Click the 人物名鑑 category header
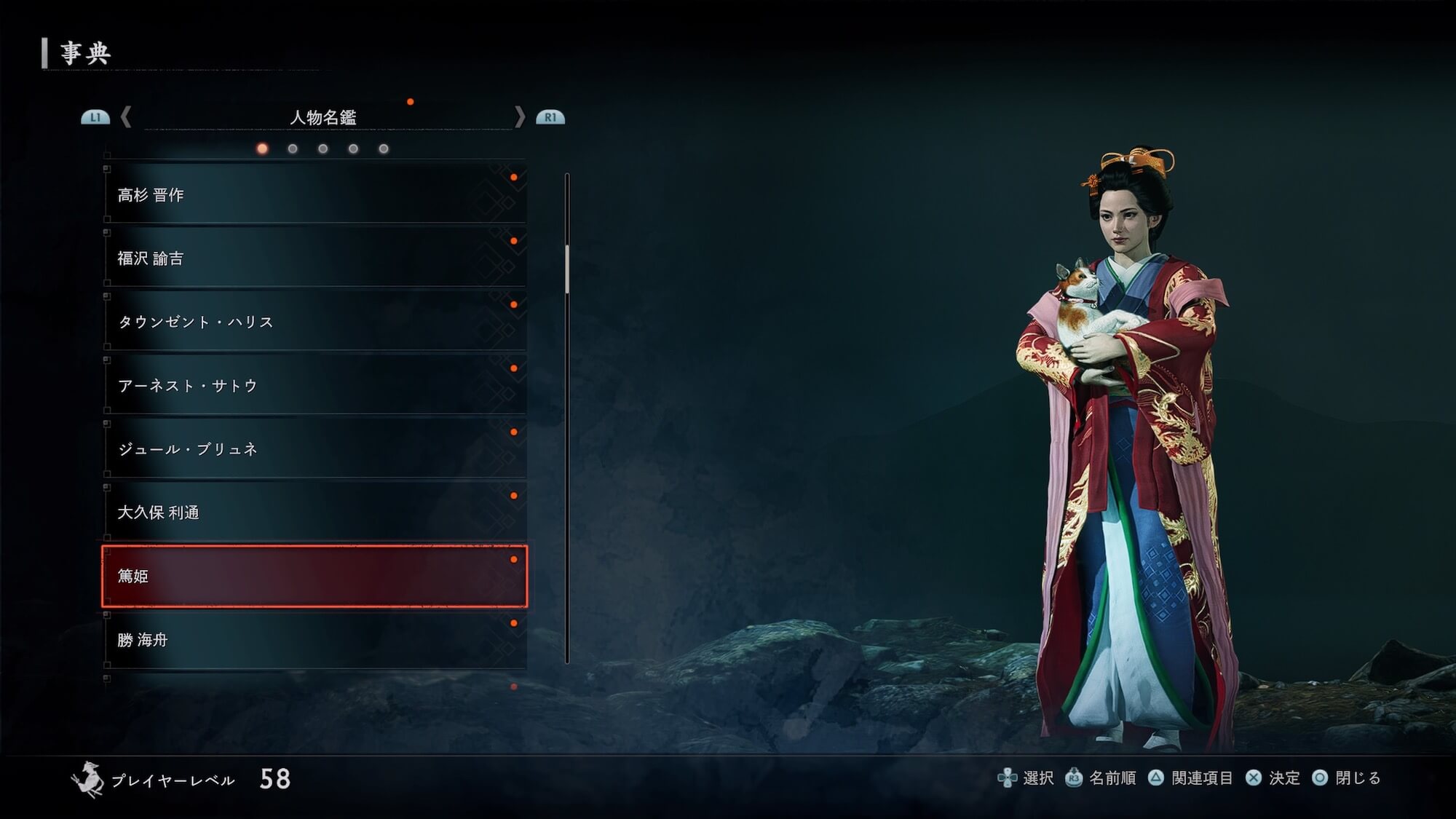Screen dimensions: 1456x819 [323, 117]
